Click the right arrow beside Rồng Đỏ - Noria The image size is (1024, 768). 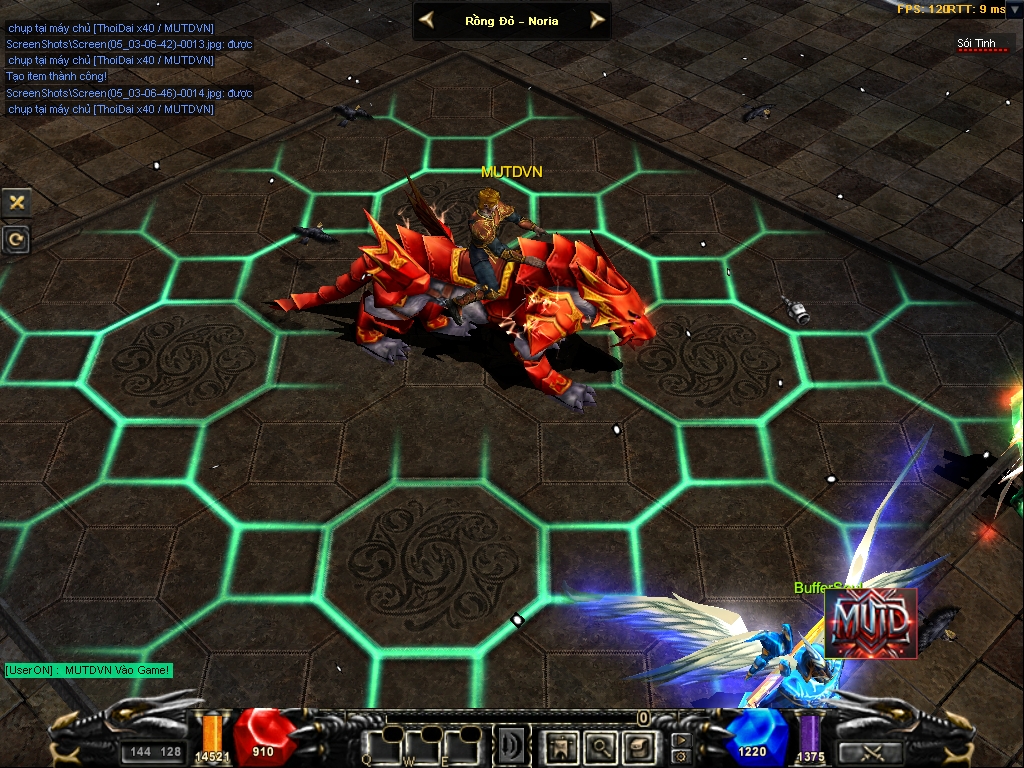point(597,20)
